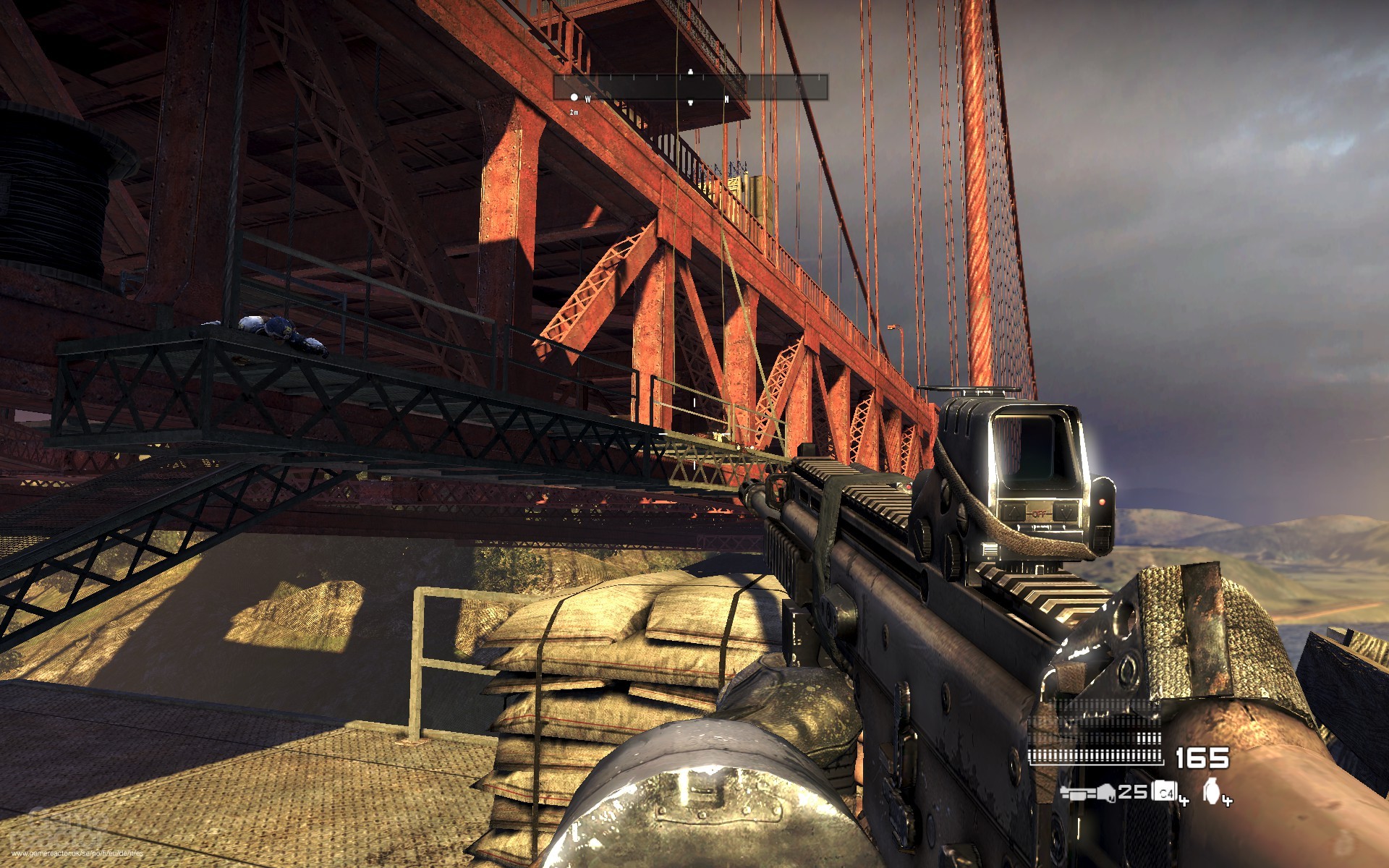
Task: Click the N north marker on the compass
Action: click(x=727, y=99)
